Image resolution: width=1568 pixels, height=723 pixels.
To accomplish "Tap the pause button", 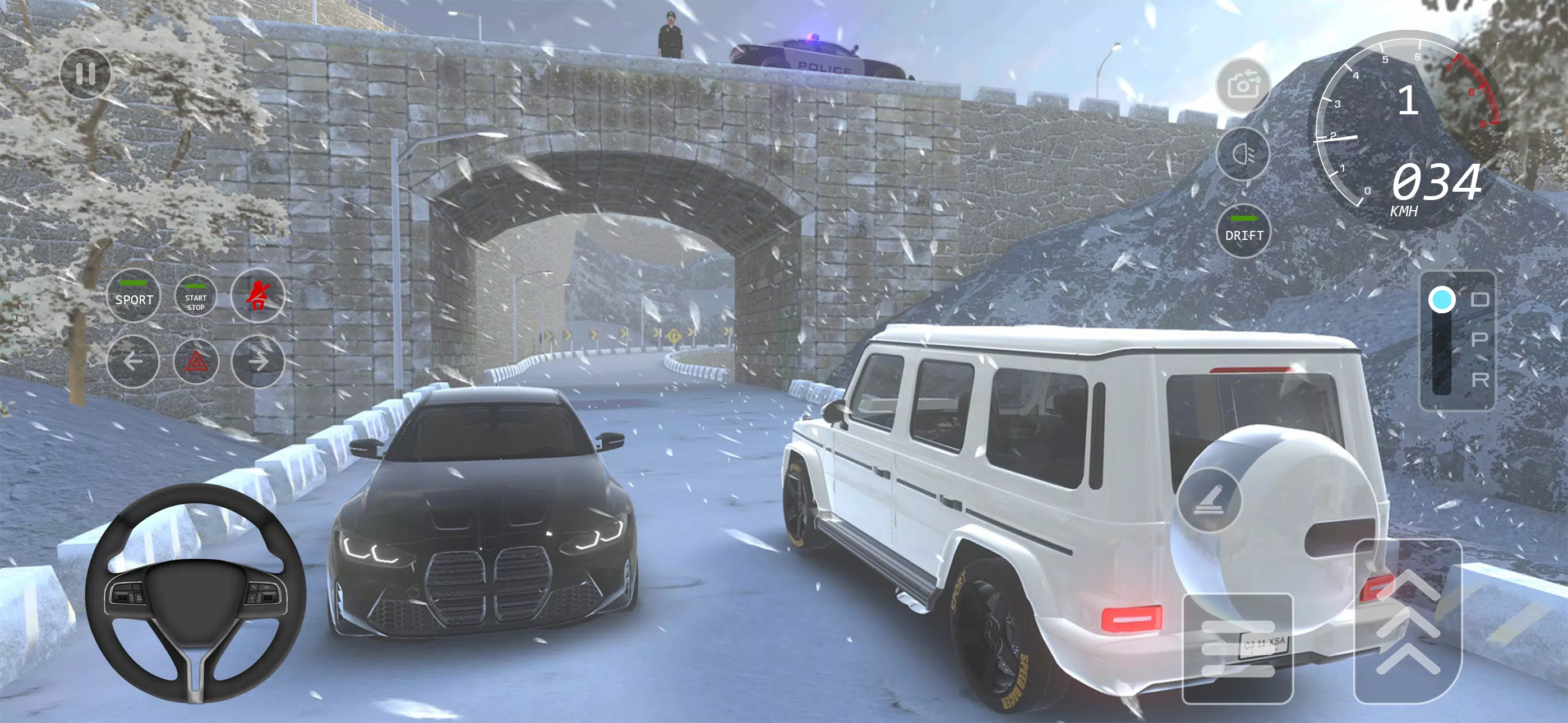I will (86, 73).
